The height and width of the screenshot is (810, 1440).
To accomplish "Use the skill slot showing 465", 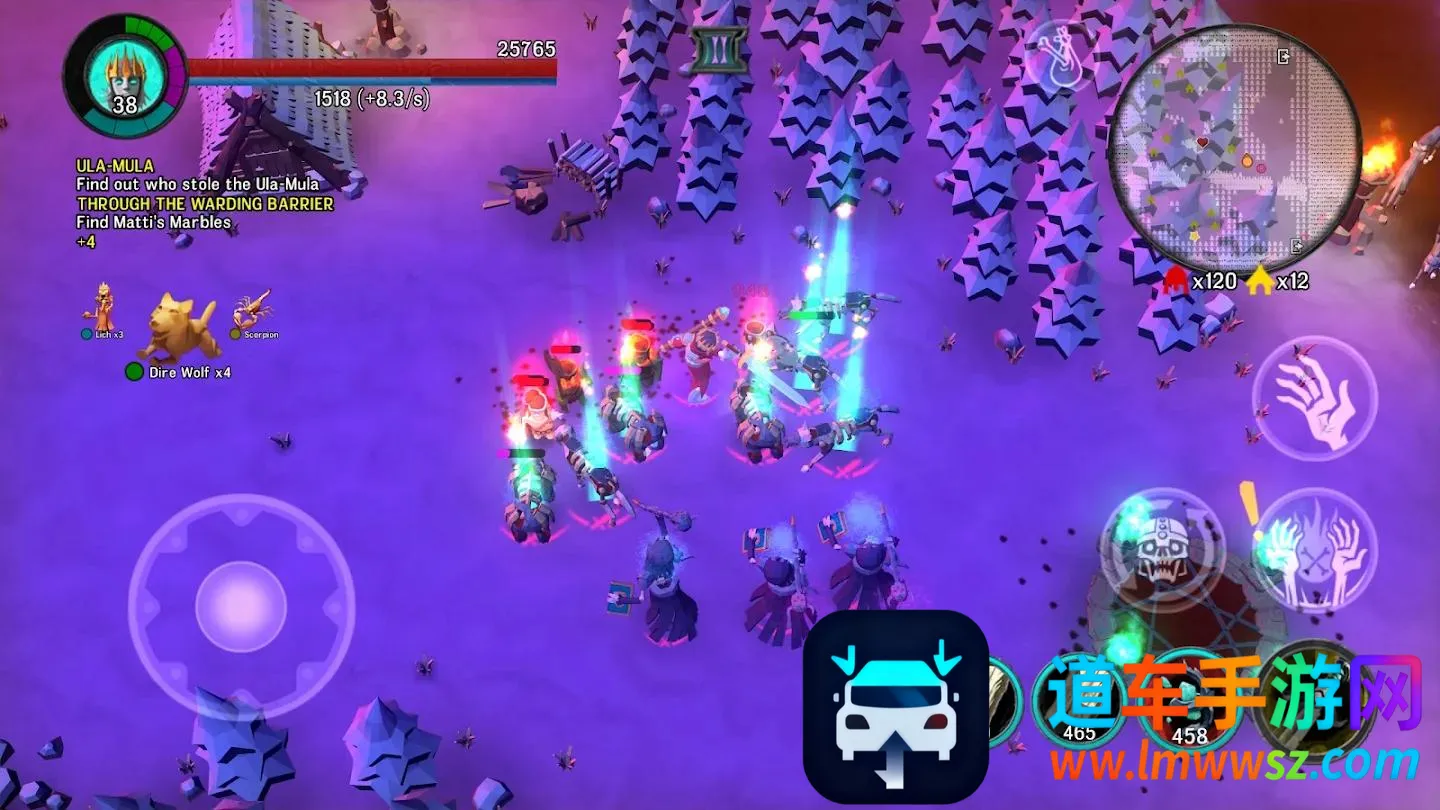I will [x=1078, y=700].
